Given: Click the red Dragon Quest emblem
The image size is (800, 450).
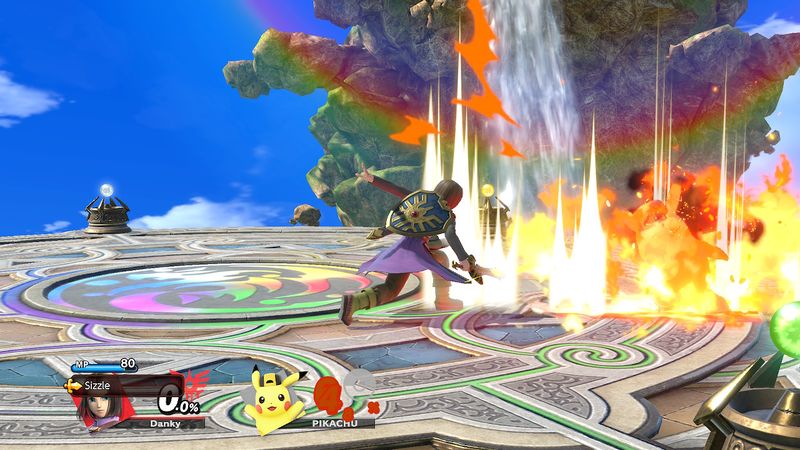Looking at the screenshot, I should pyautogui.click(x=196, y=383).
